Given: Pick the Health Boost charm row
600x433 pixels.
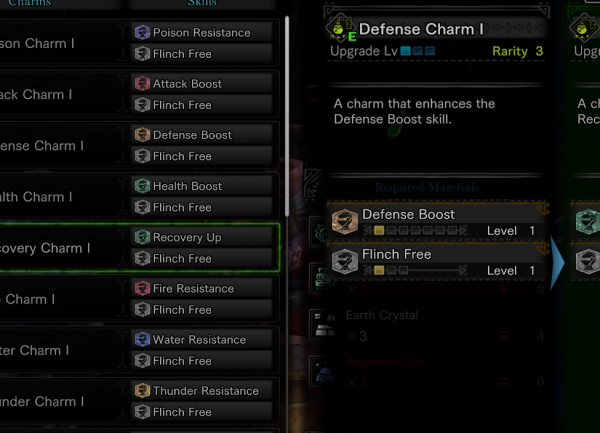Looking at the screenshot, I should point(140,197).
